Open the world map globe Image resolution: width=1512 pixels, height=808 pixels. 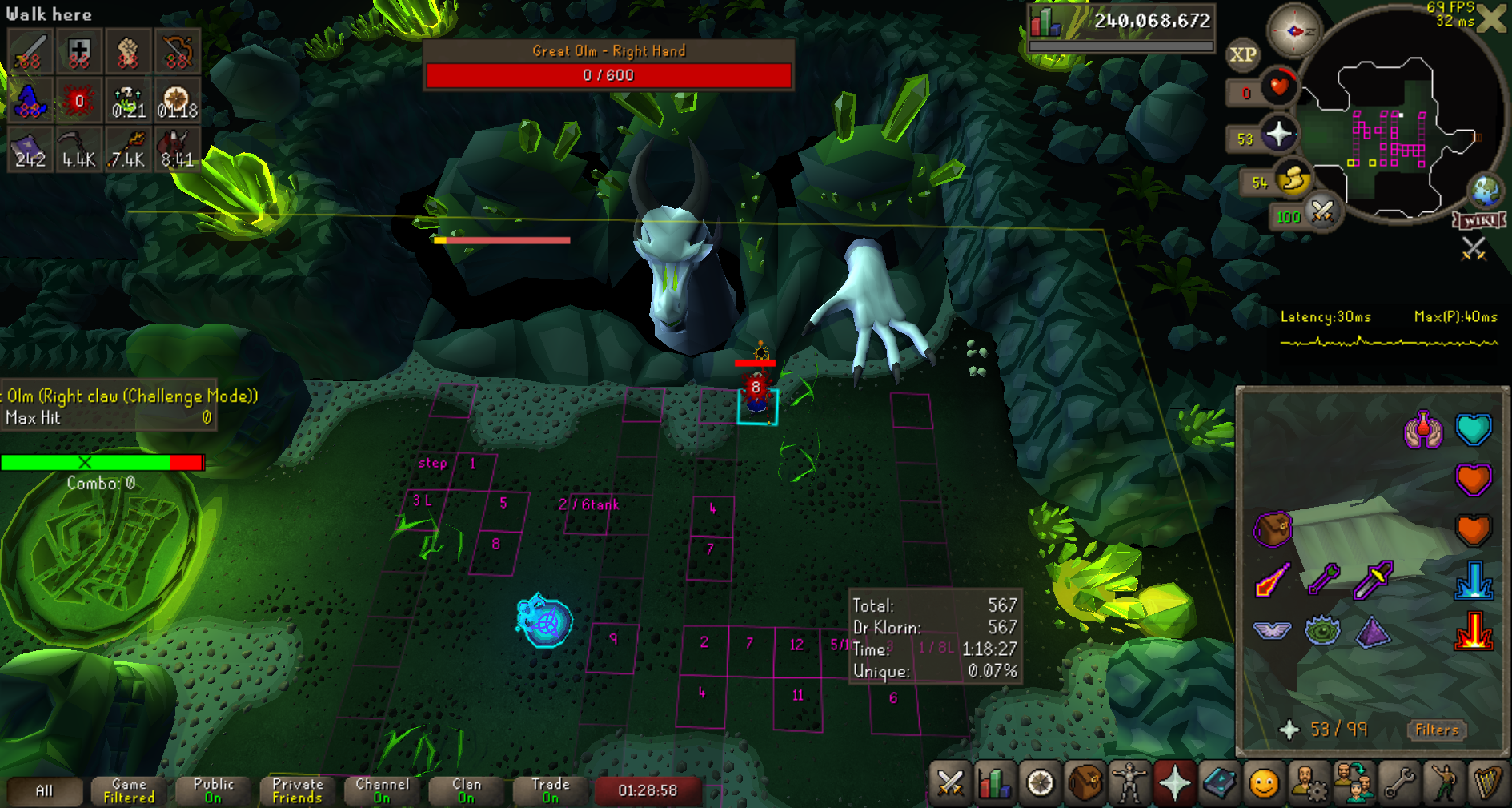click(x=1486, y=191)
